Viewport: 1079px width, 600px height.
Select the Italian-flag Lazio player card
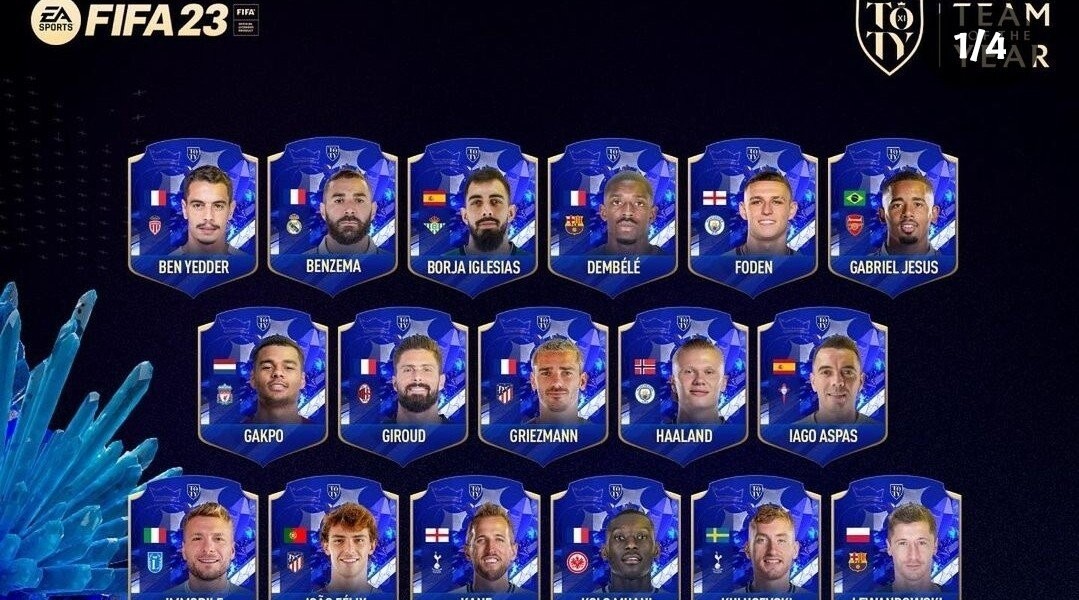pos(194,545)
